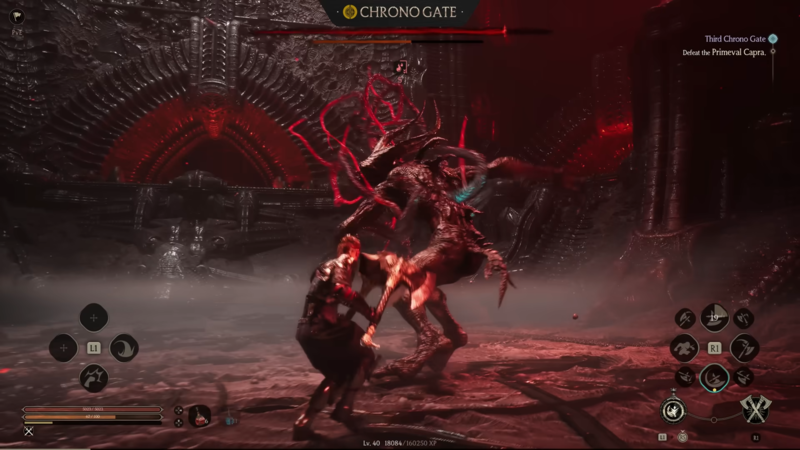
Task: Choose the crossed dual axes weapon icon
Action: (x=755, y=409)
